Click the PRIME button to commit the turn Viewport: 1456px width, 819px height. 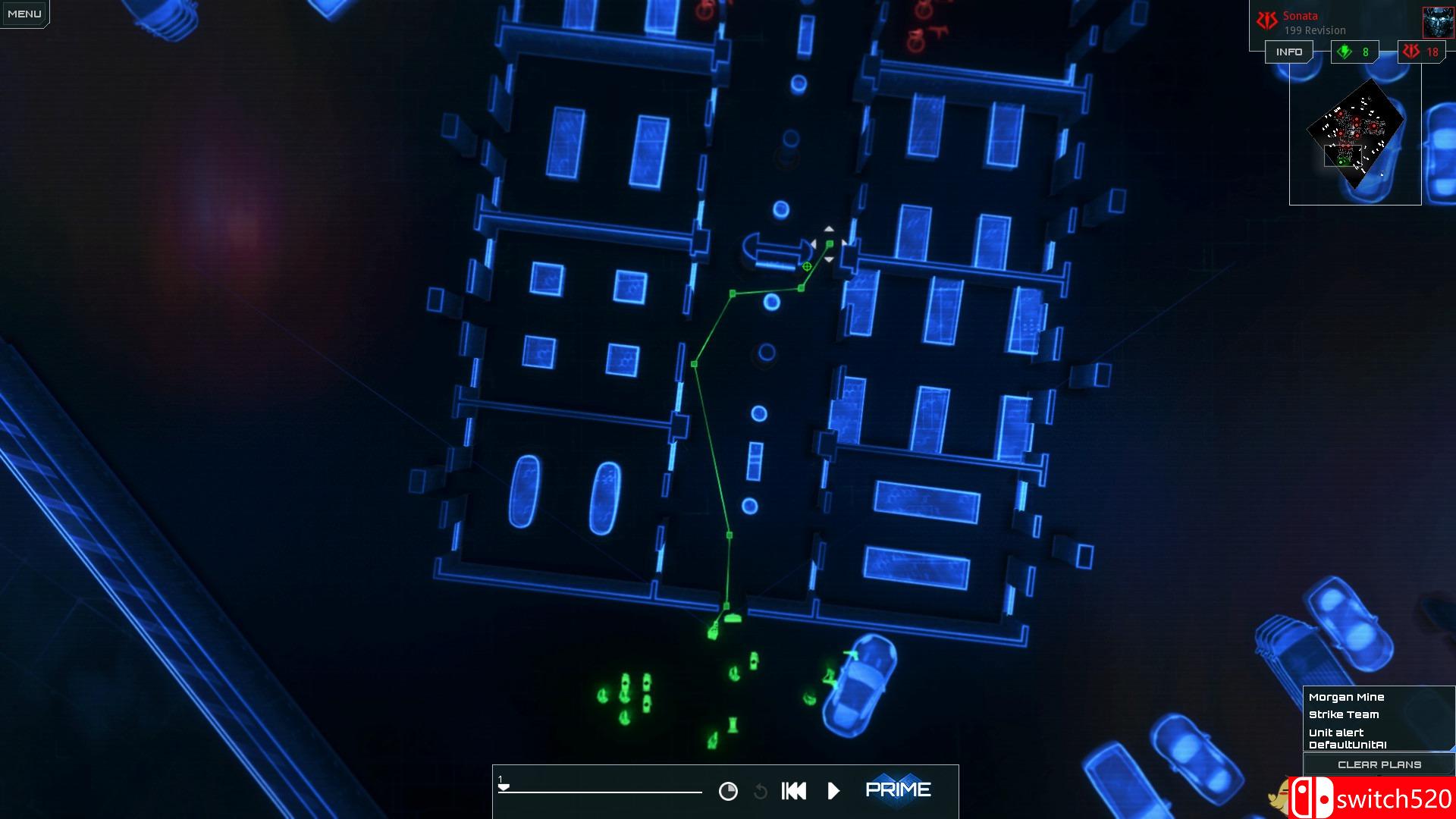899,789
